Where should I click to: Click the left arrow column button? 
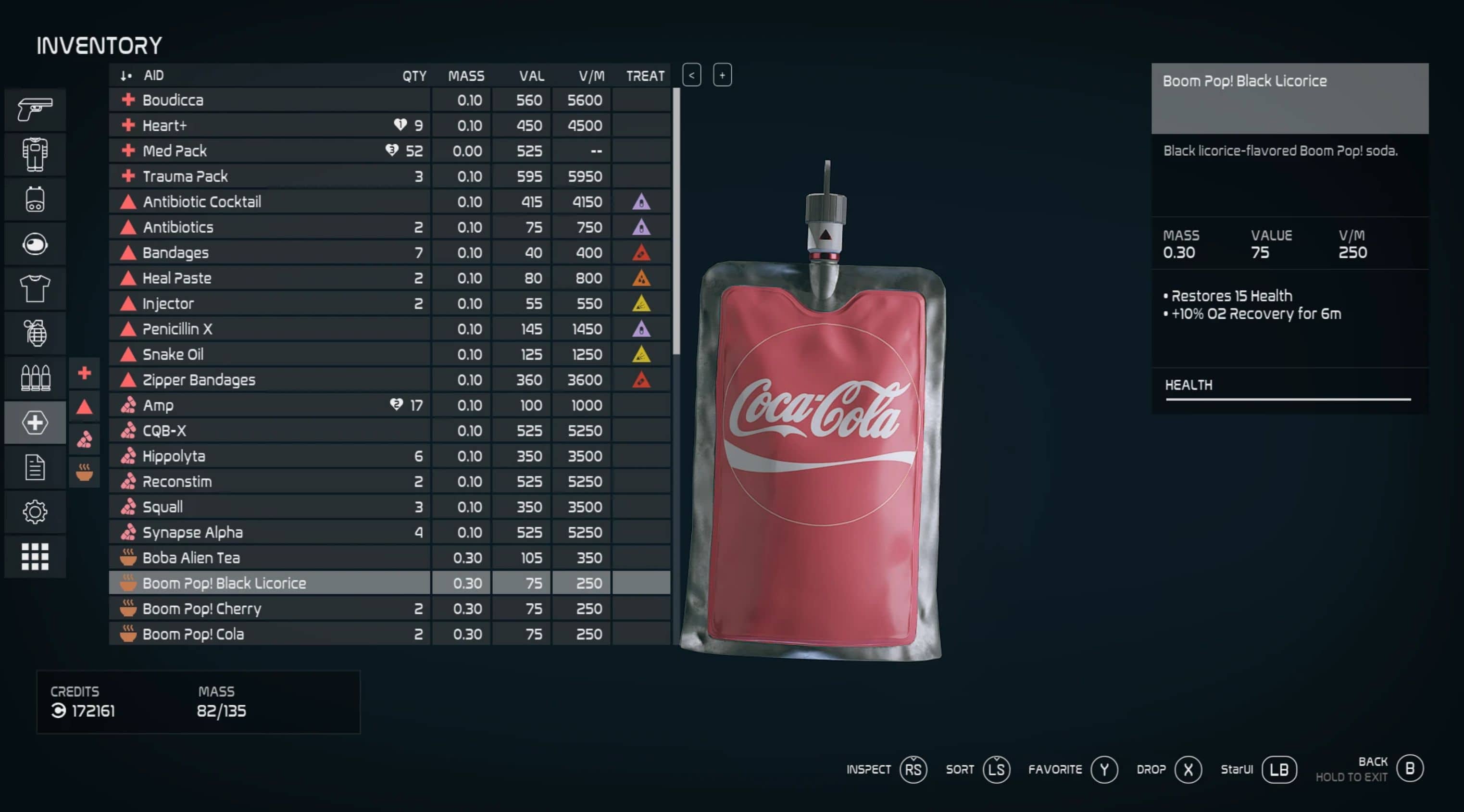[691, 75]
